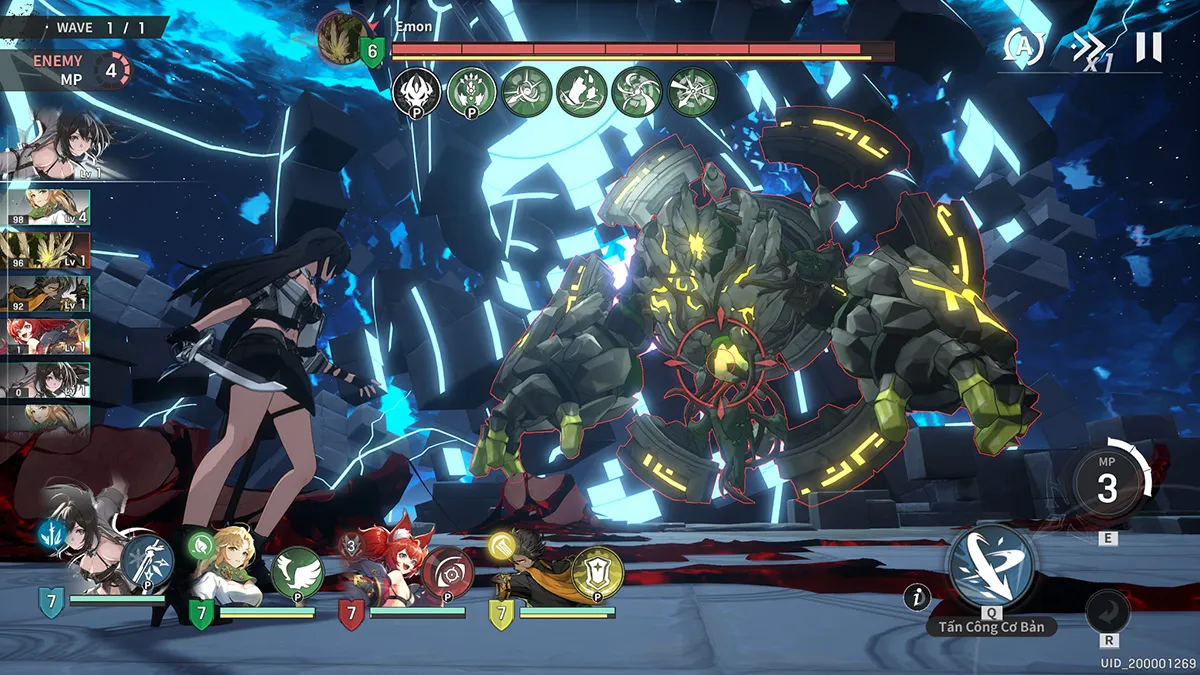Select the yellow shield passive skill
The image size is (1200, 675).
597,572
